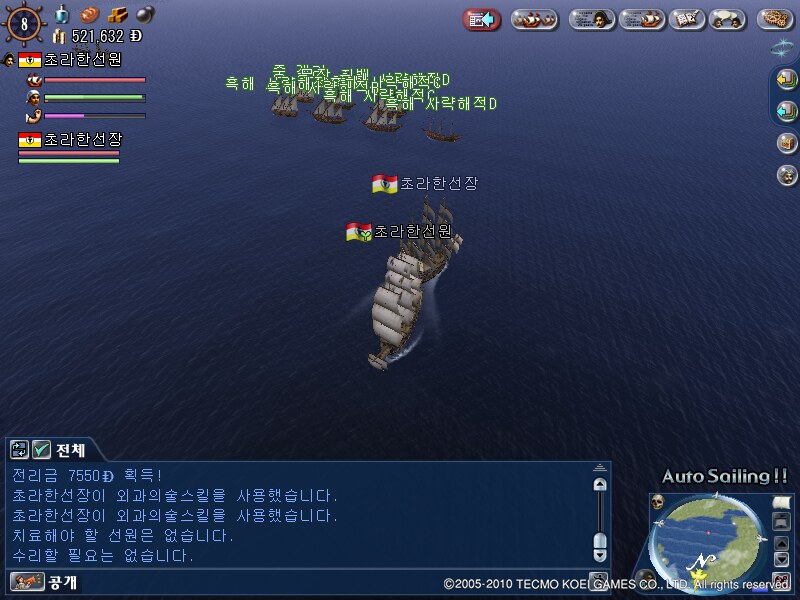Viewport: 800px width, 600px height.
Task: Open the fleet menu with three ships
Action: pyautogui.click(x=534, y=19)
